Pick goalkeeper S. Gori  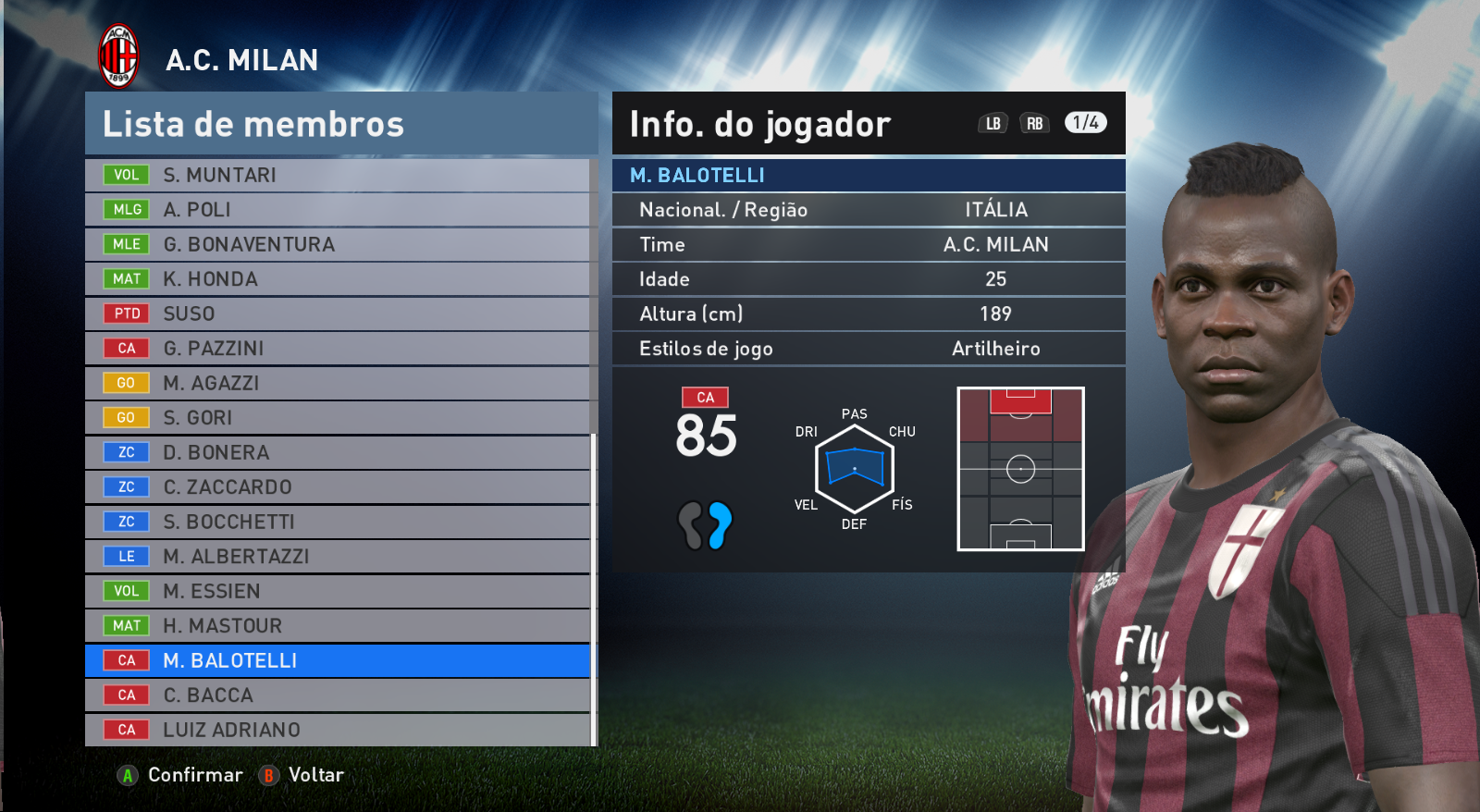pyautogui.click(x=338, y=418)
